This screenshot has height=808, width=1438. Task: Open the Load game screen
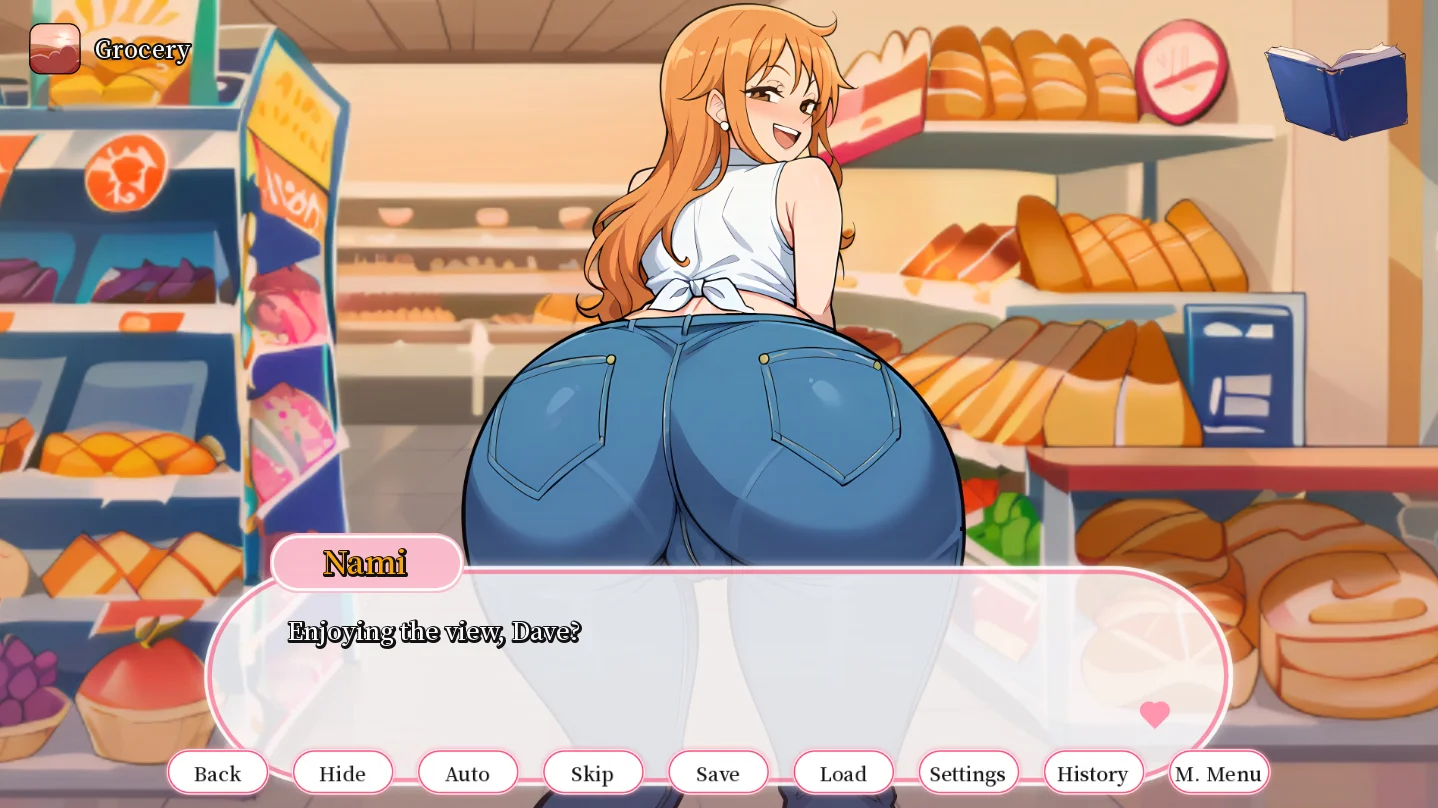coord(843,773)
